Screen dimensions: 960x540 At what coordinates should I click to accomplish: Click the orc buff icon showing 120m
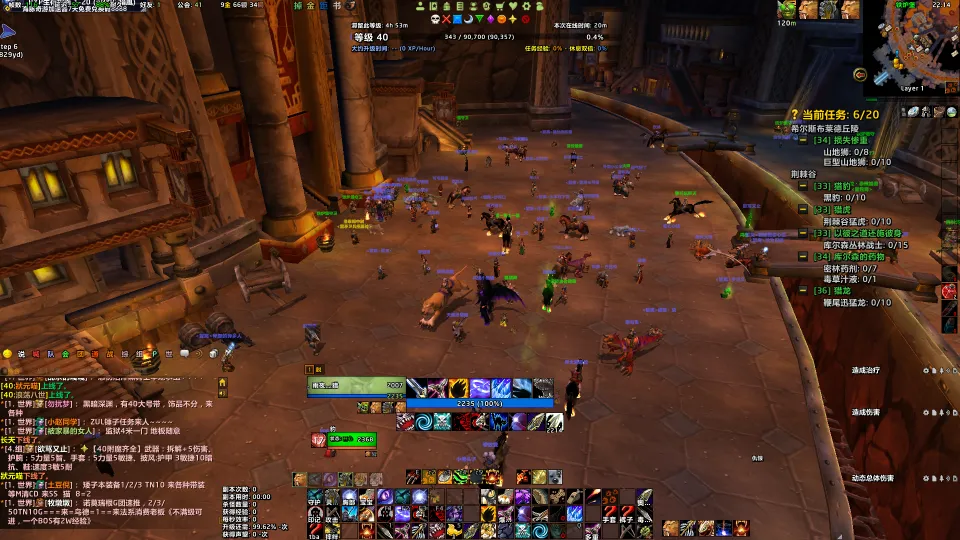tap(787, 10)
